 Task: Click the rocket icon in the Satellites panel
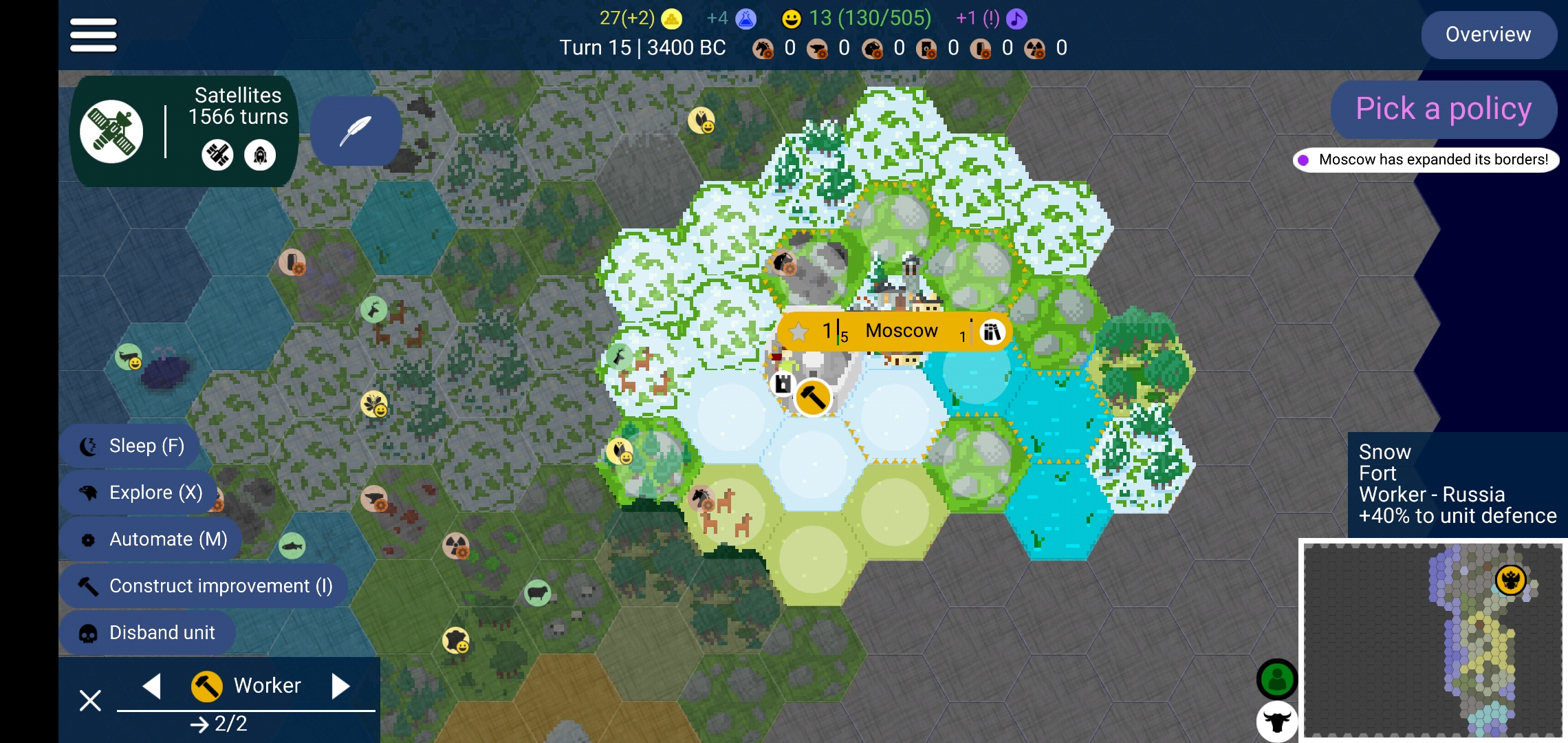(x=260, y=155)
